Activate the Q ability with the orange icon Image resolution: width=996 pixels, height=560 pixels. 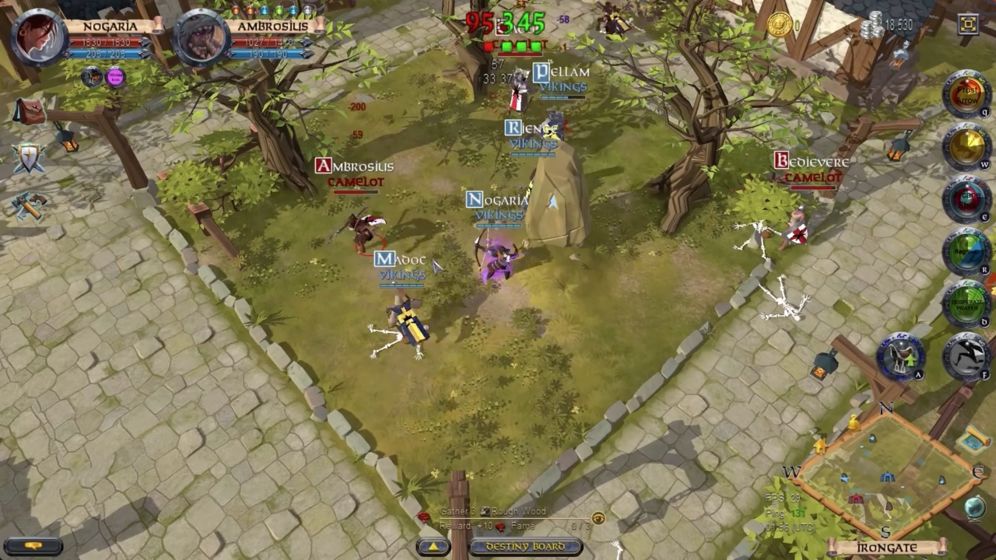(966, 94)
